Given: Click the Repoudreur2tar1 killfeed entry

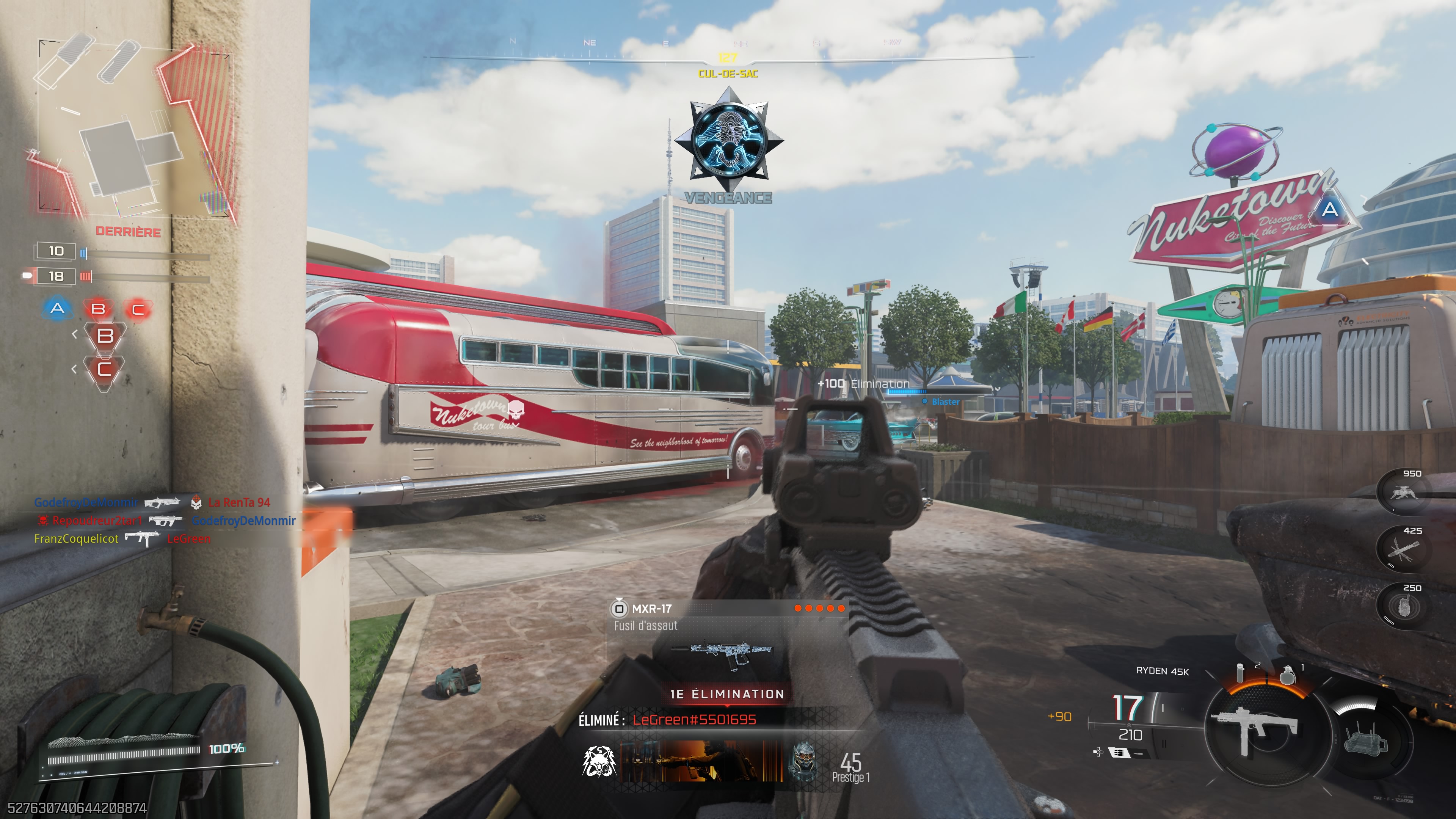Looking at the screenshot, I should pyautogui.click(x=97, y=521).
